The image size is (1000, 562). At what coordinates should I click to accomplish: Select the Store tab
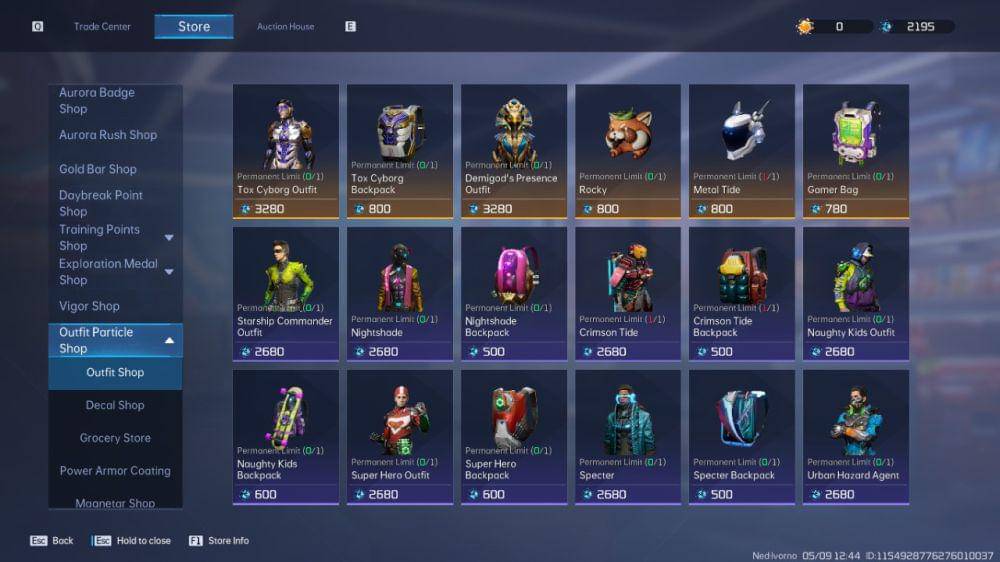pyautogui.click(x=194, y=27)
